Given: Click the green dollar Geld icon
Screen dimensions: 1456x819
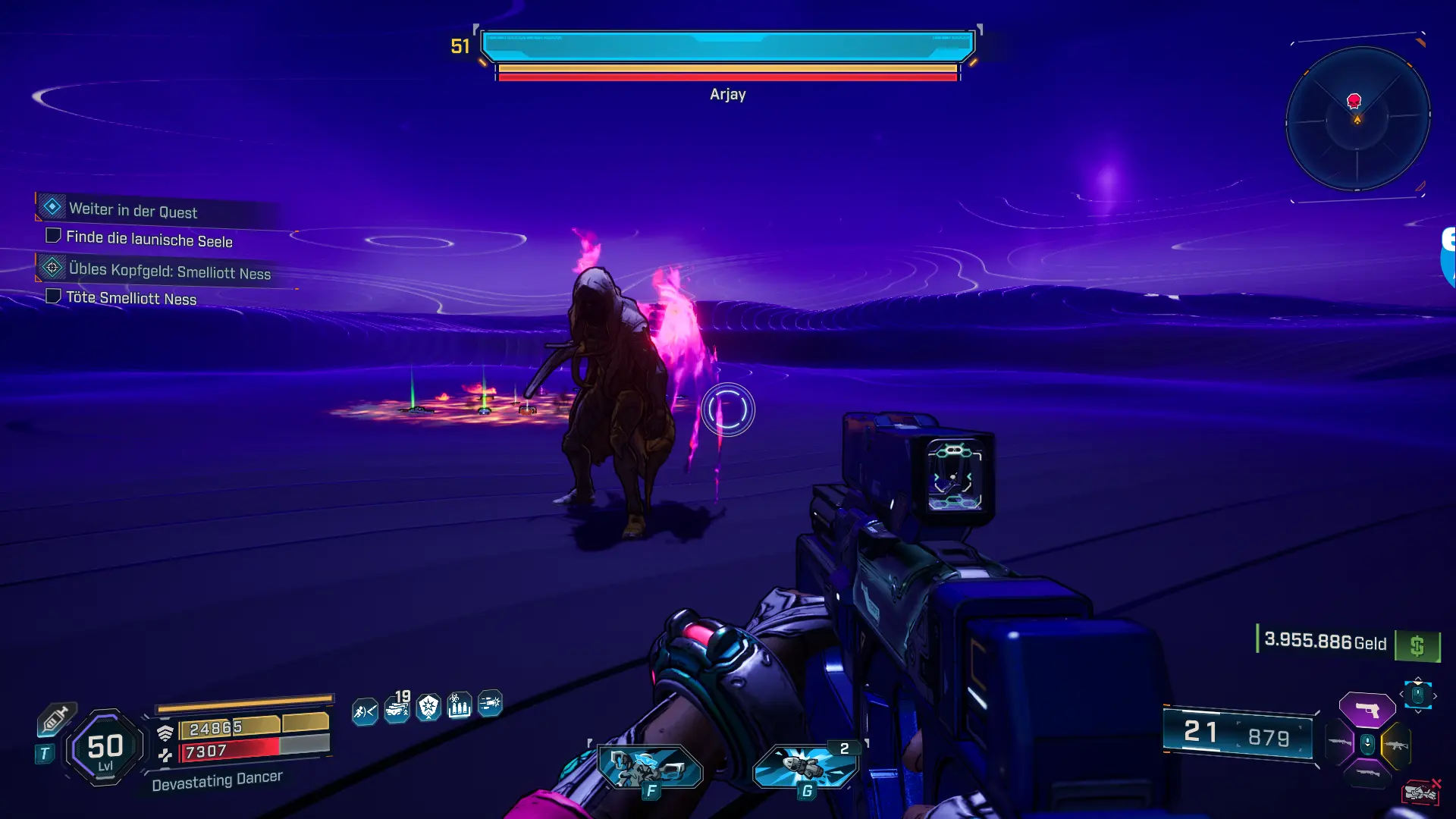Looking at the screenshot, I should point(1417,646).
